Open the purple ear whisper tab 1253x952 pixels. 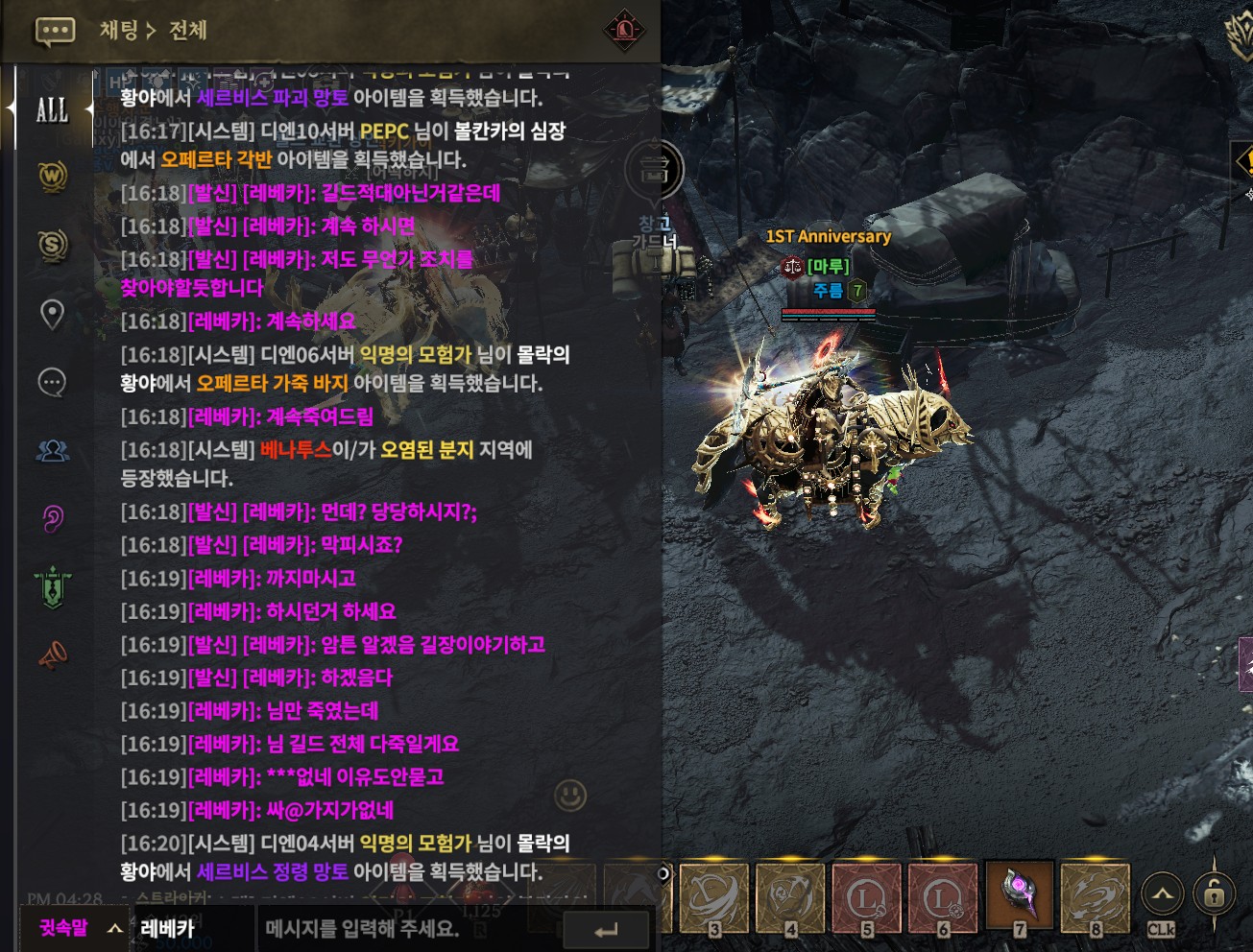[52, 518]
